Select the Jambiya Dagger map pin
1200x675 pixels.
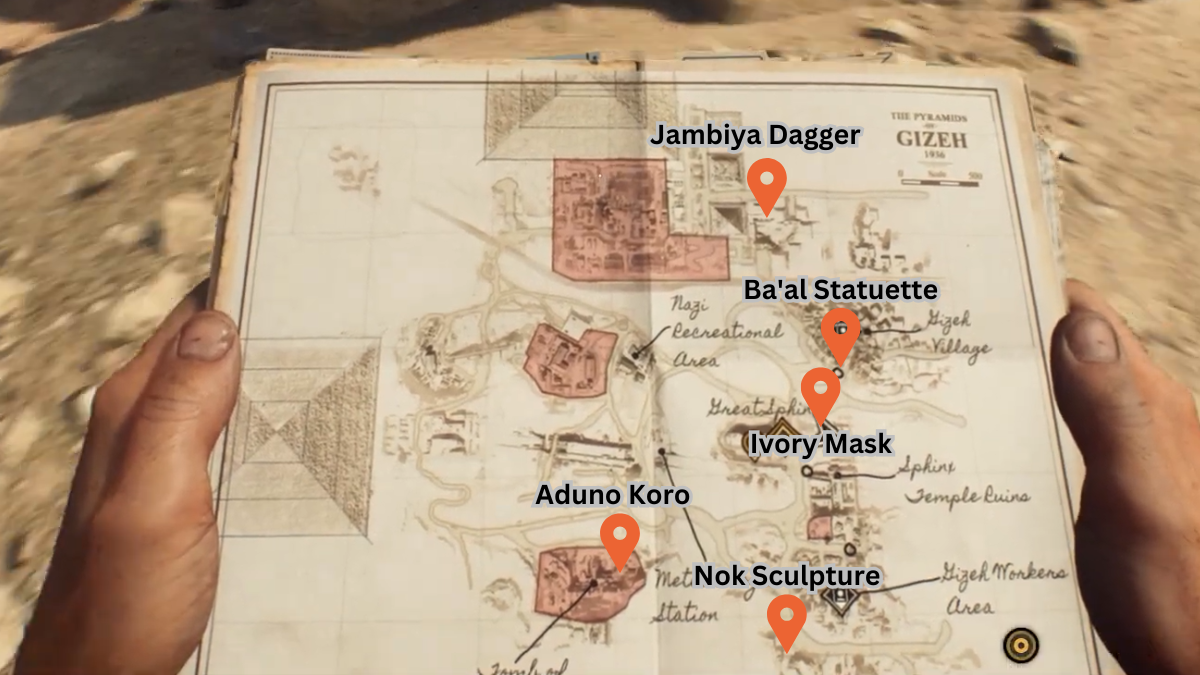[x=767, y=183]
